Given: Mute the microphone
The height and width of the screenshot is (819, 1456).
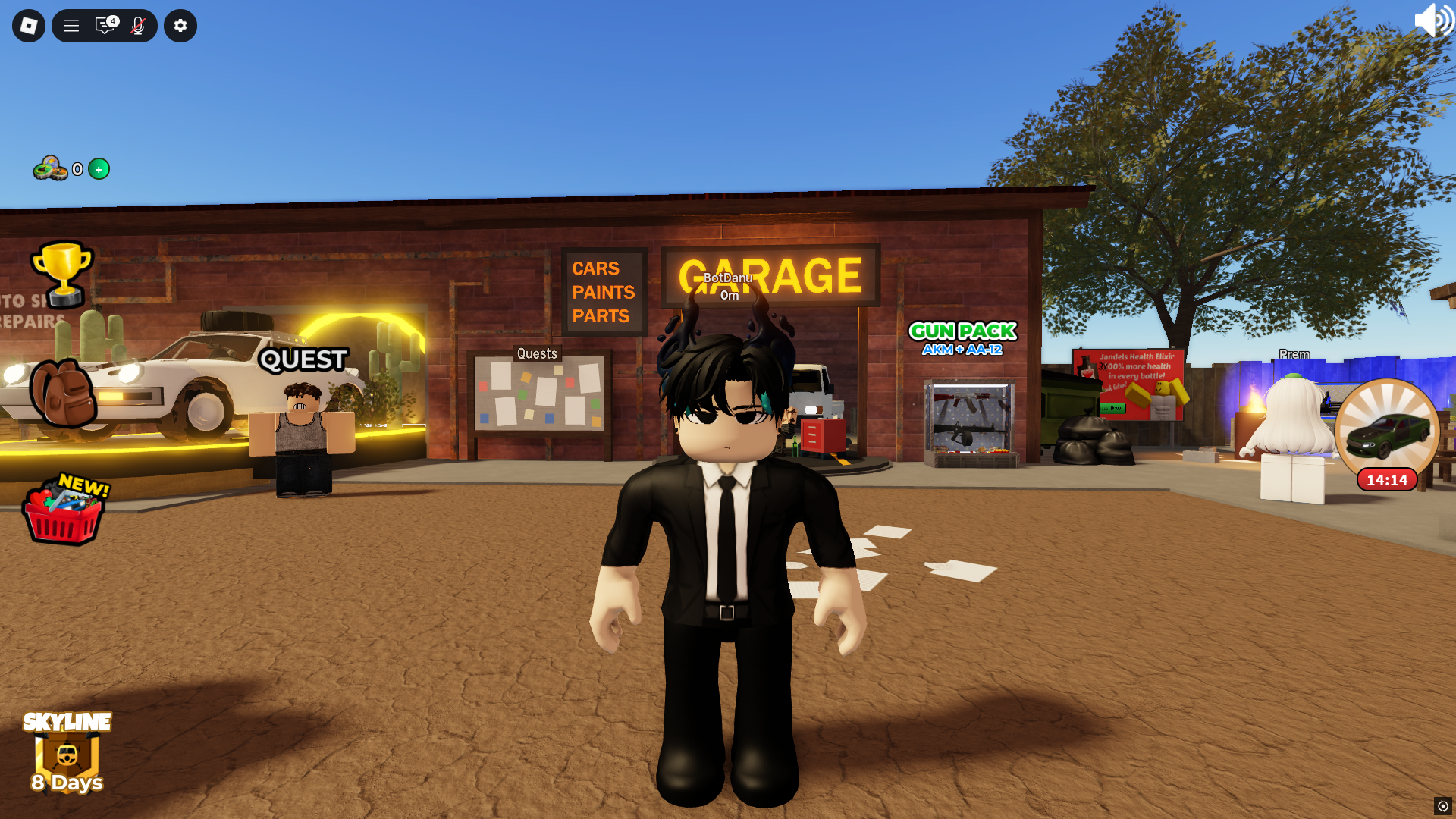Looking at the screenshot, I should [x=137, y=25].
